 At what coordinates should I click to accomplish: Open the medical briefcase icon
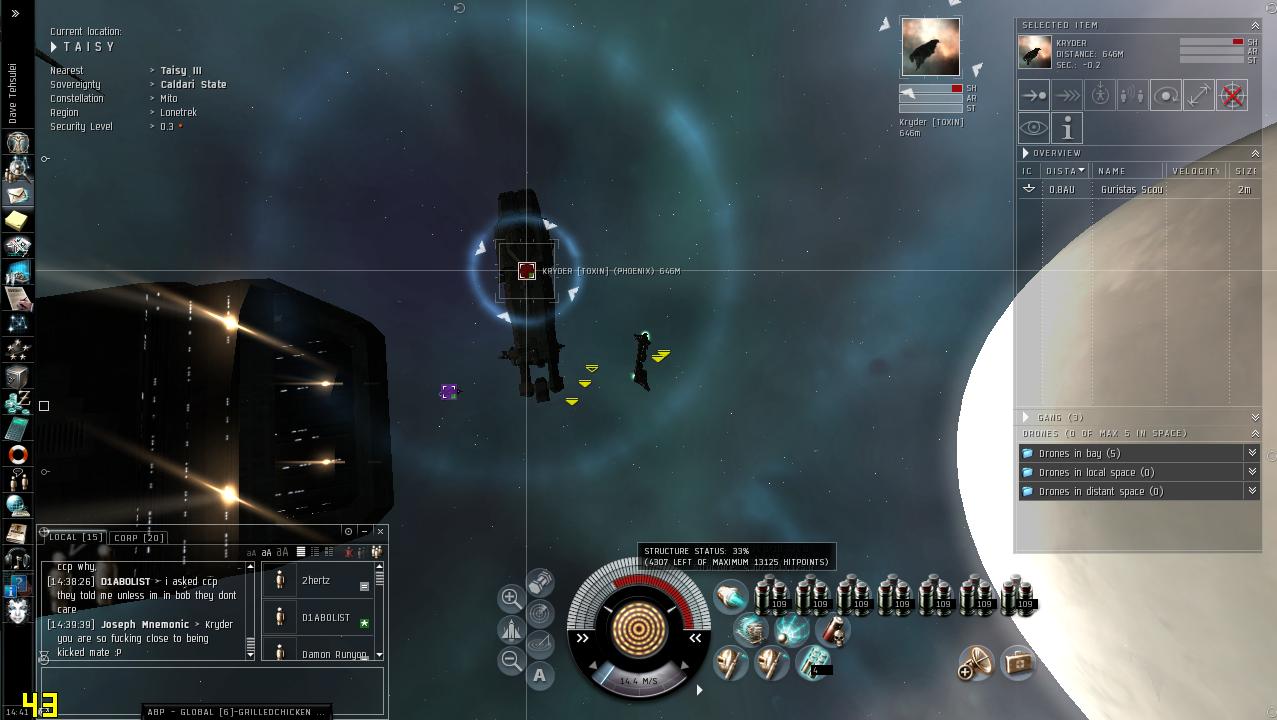click(x=1018, y=663)
